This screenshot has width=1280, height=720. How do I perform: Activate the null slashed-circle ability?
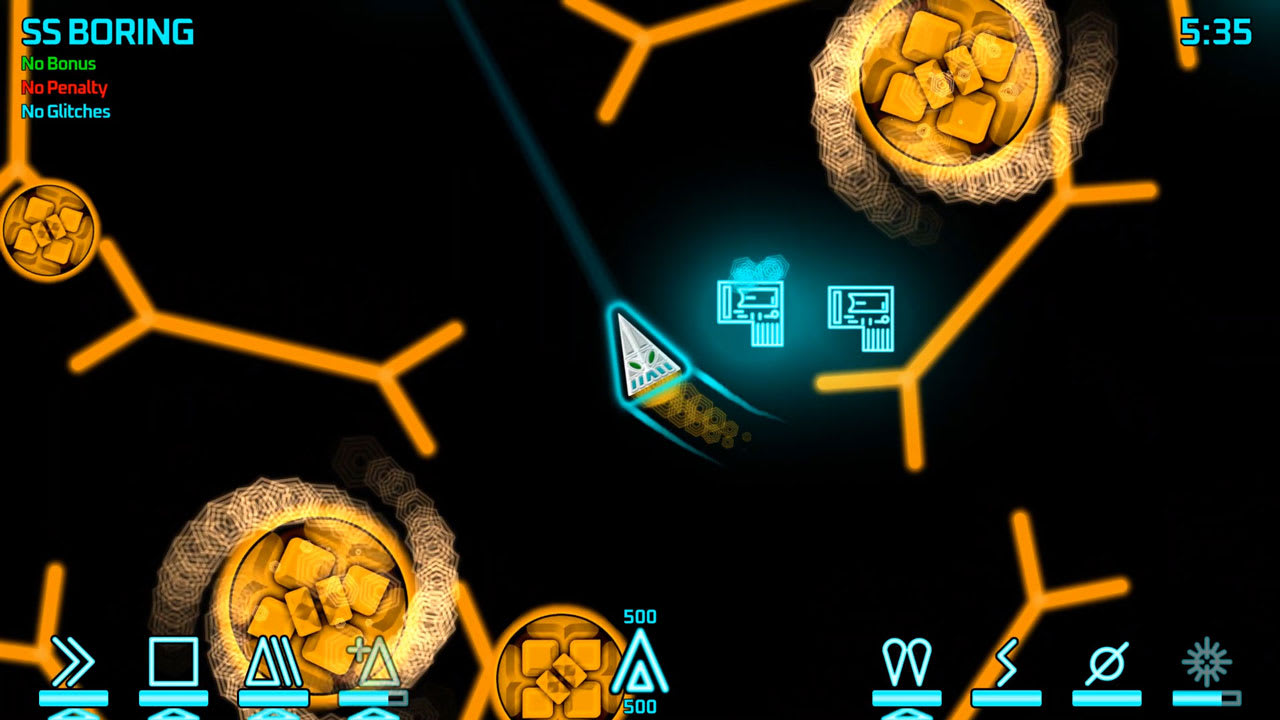1105,662
